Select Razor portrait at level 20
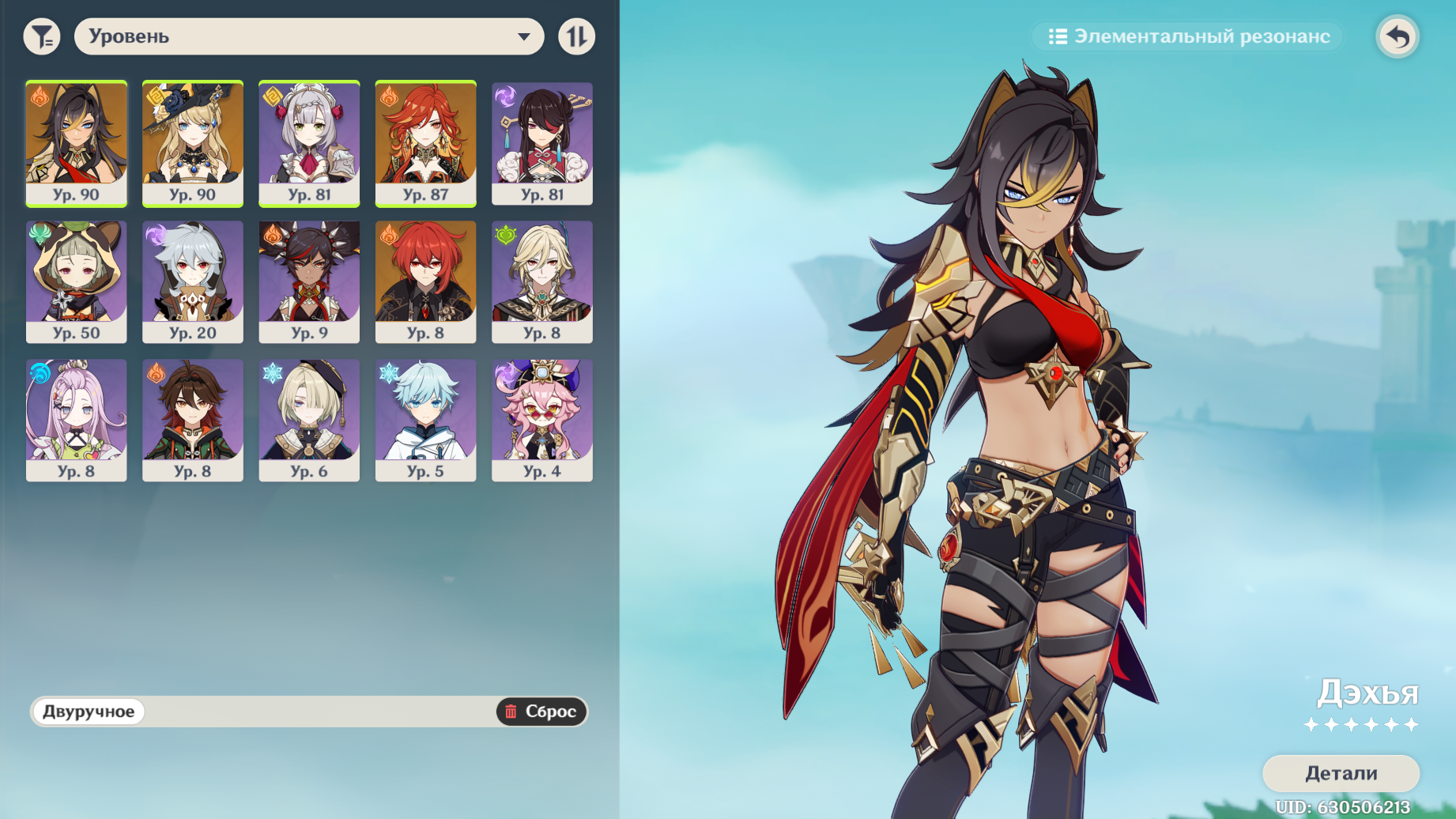 click(193, 281)
